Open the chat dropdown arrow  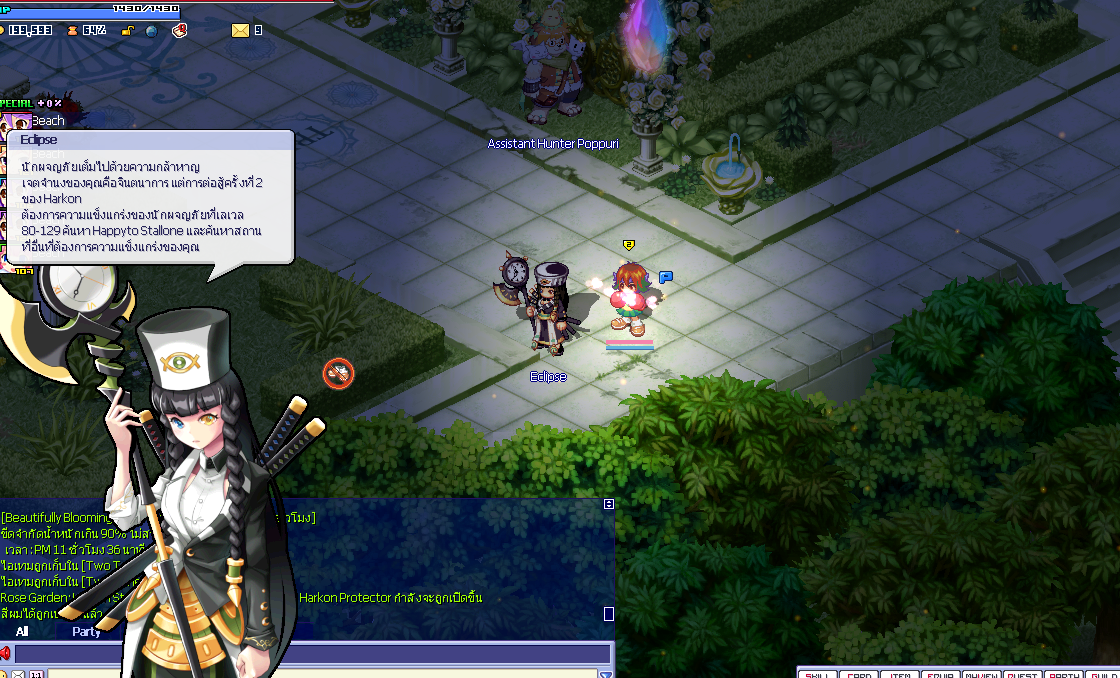[x=604, y=674]
